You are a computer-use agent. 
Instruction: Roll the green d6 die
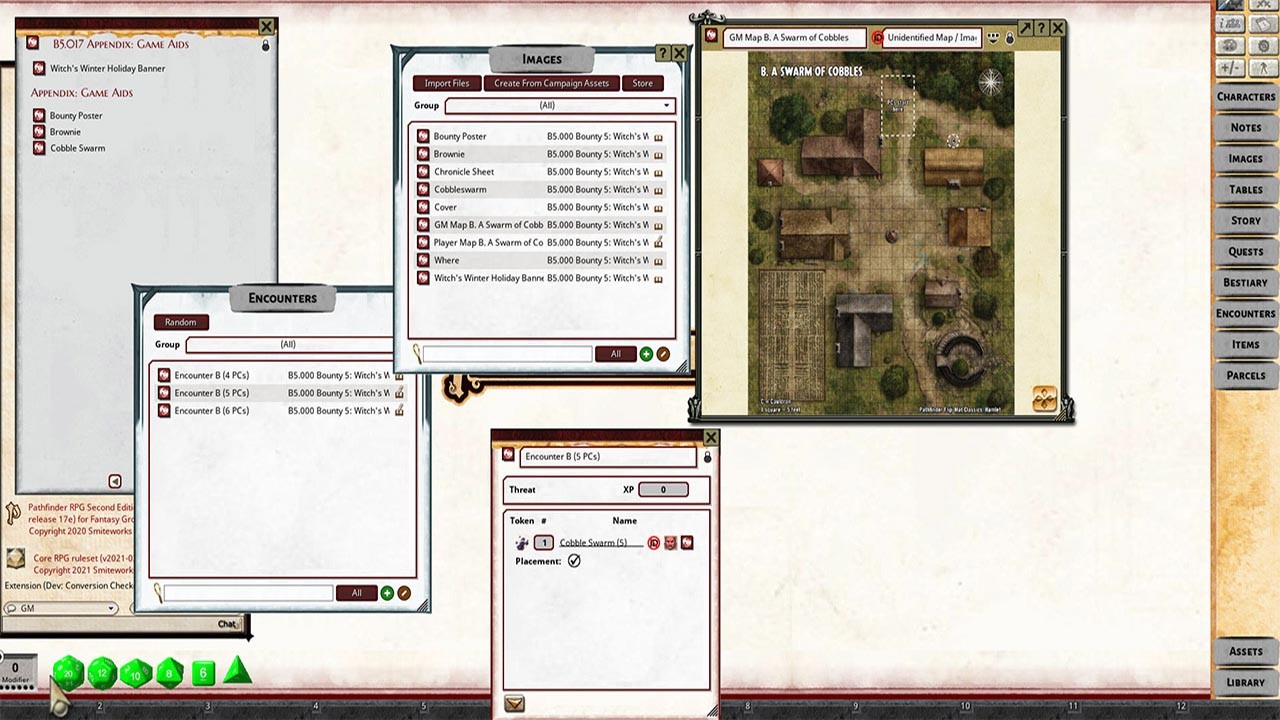tap(202, 673)
